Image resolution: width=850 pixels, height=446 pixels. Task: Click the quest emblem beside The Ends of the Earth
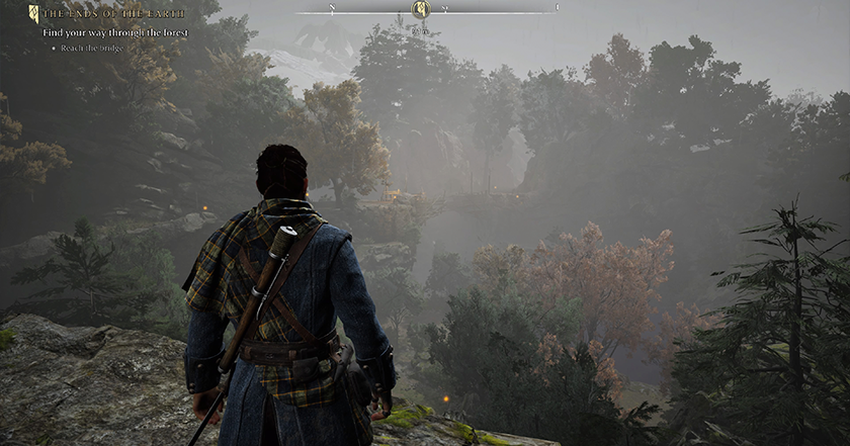[x=34, y=14]
